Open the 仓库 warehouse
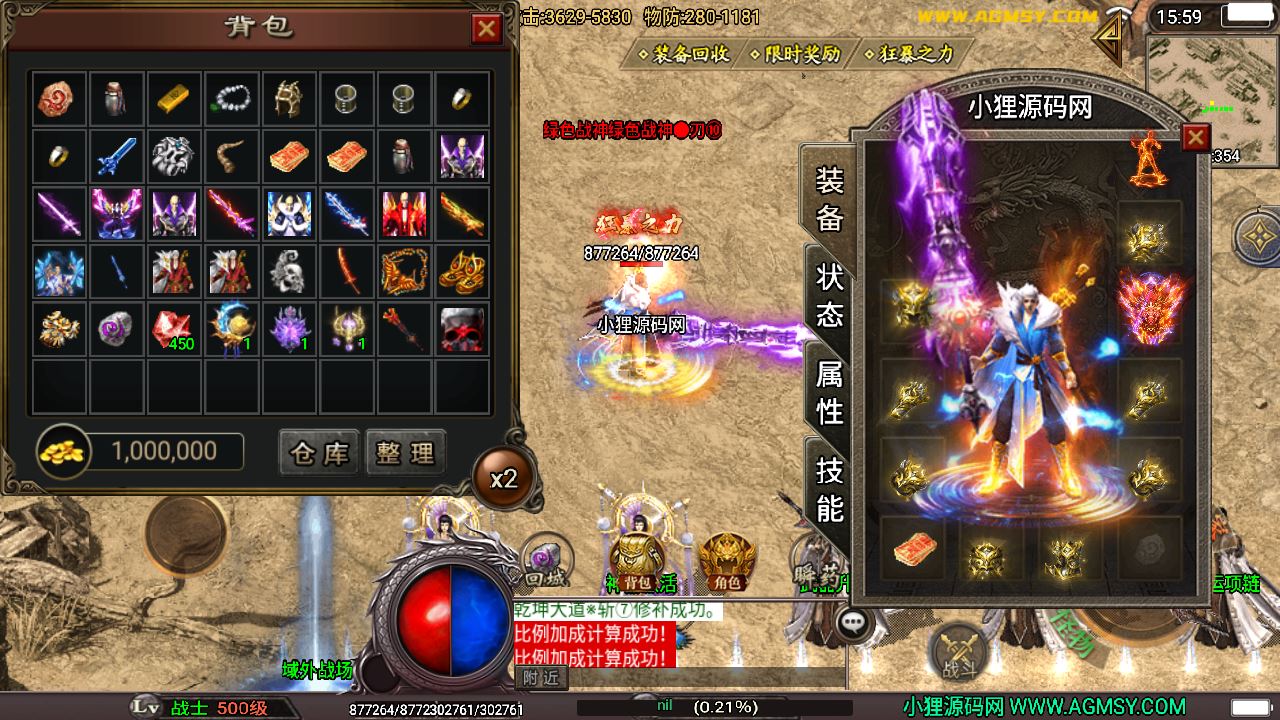 coord(319,453)
